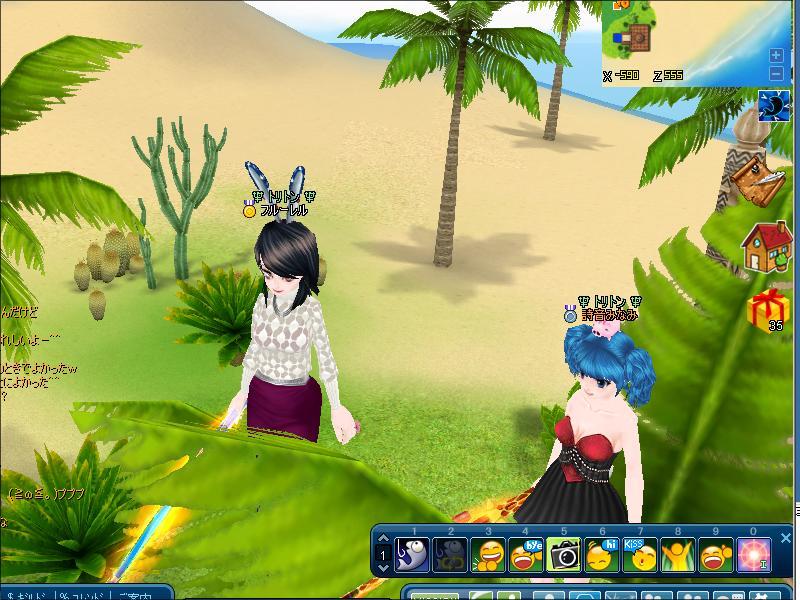This screenshot has height=600, width=800.
Task: Play the laughing face emote in slot 9
Action: click(716, 553)
